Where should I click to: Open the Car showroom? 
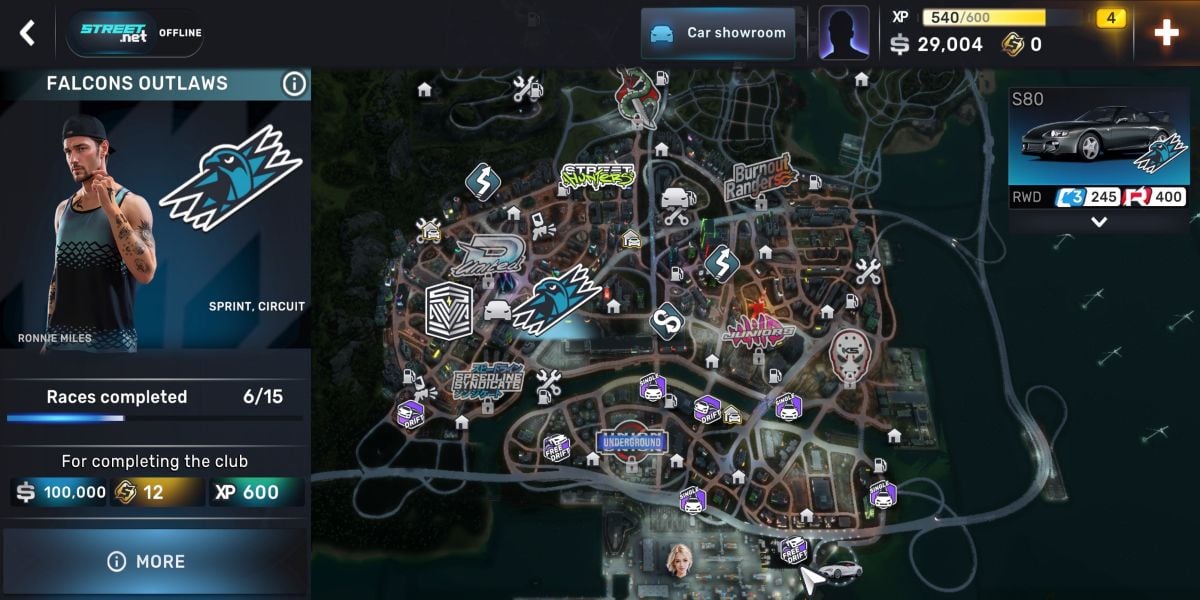(718, 33)
